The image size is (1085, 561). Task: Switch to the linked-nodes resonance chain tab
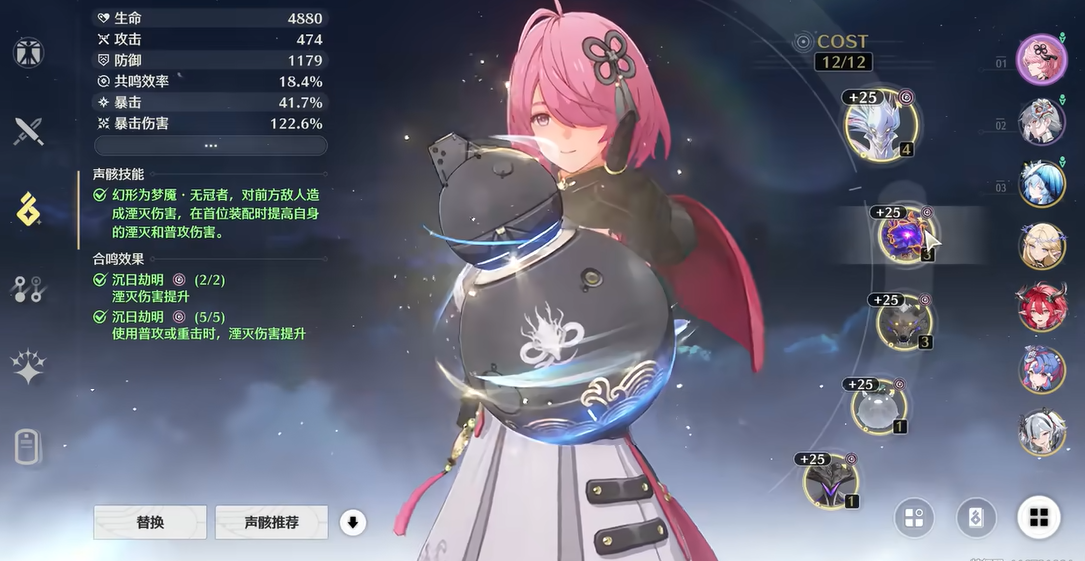tap(28, 289)
